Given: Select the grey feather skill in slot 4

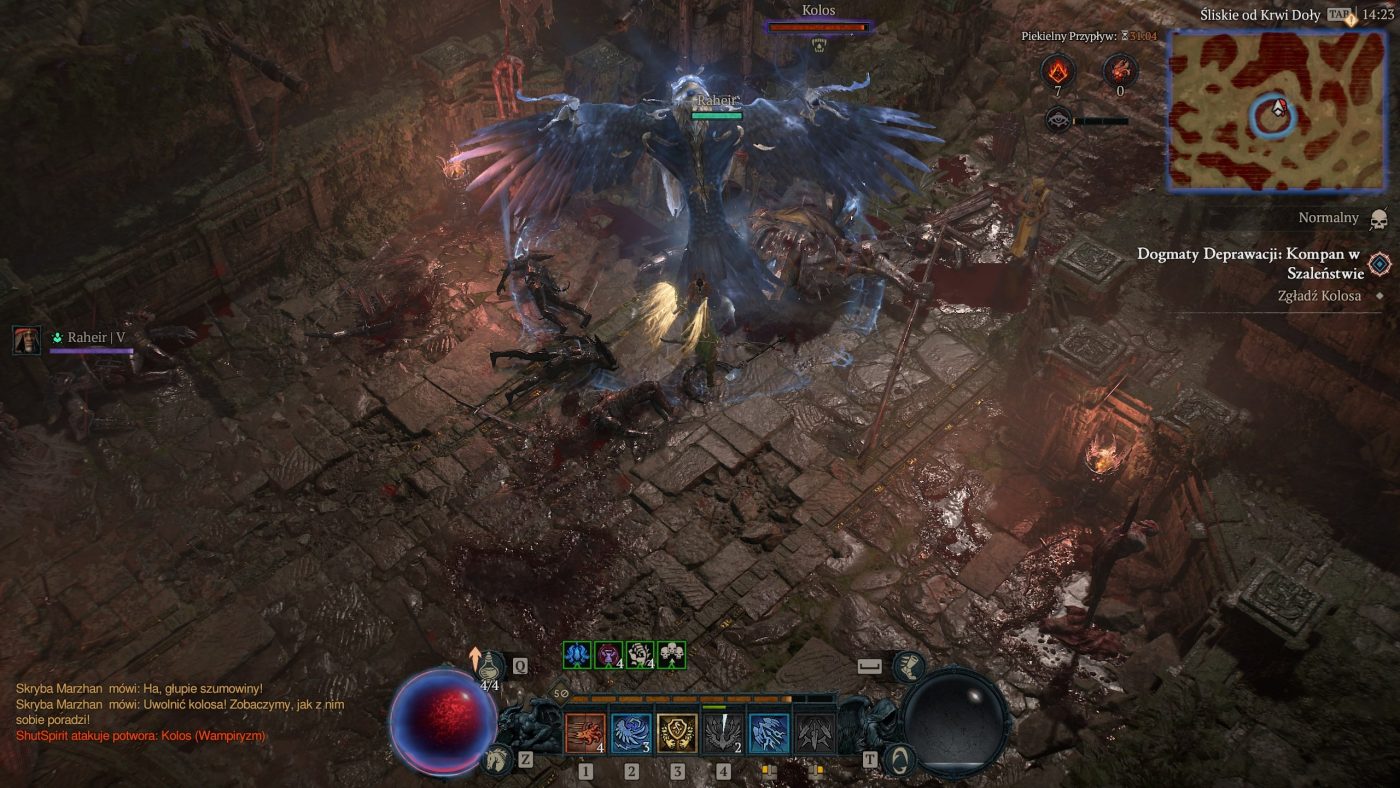Looking at the screenshot, I should (x=723, y=733).
